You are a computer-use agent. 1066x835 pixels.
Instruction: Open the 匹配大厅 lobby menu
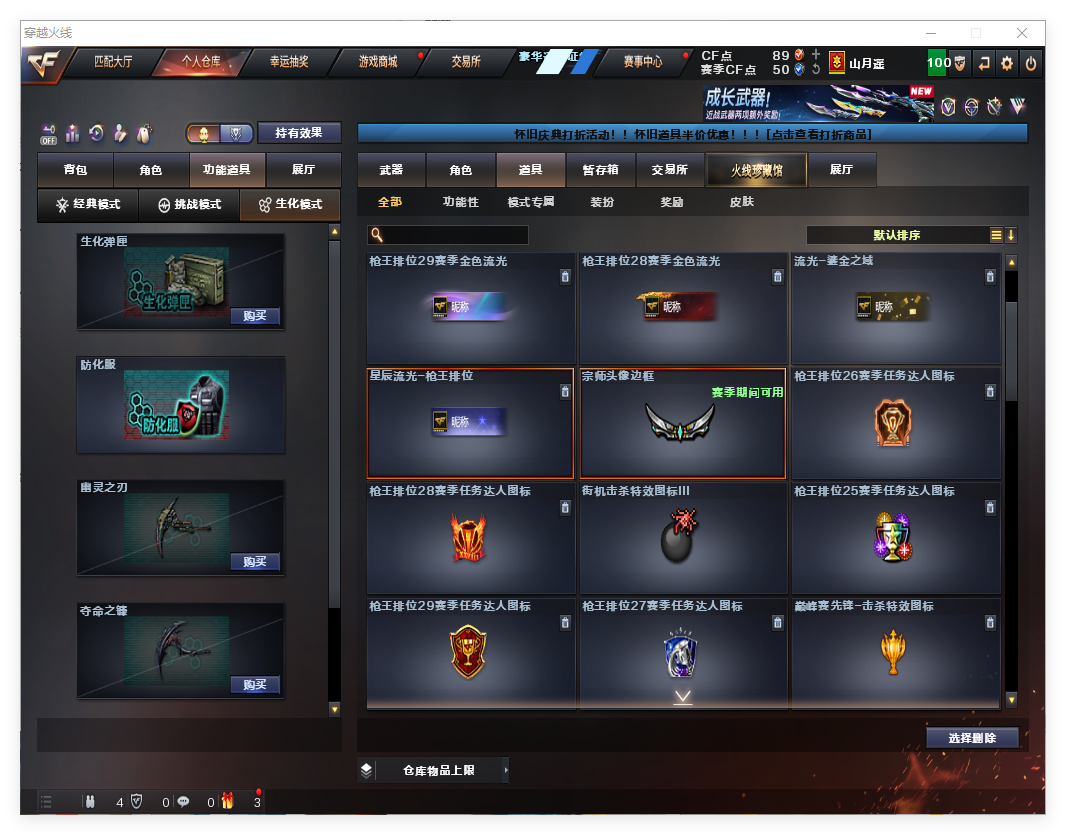112,62
